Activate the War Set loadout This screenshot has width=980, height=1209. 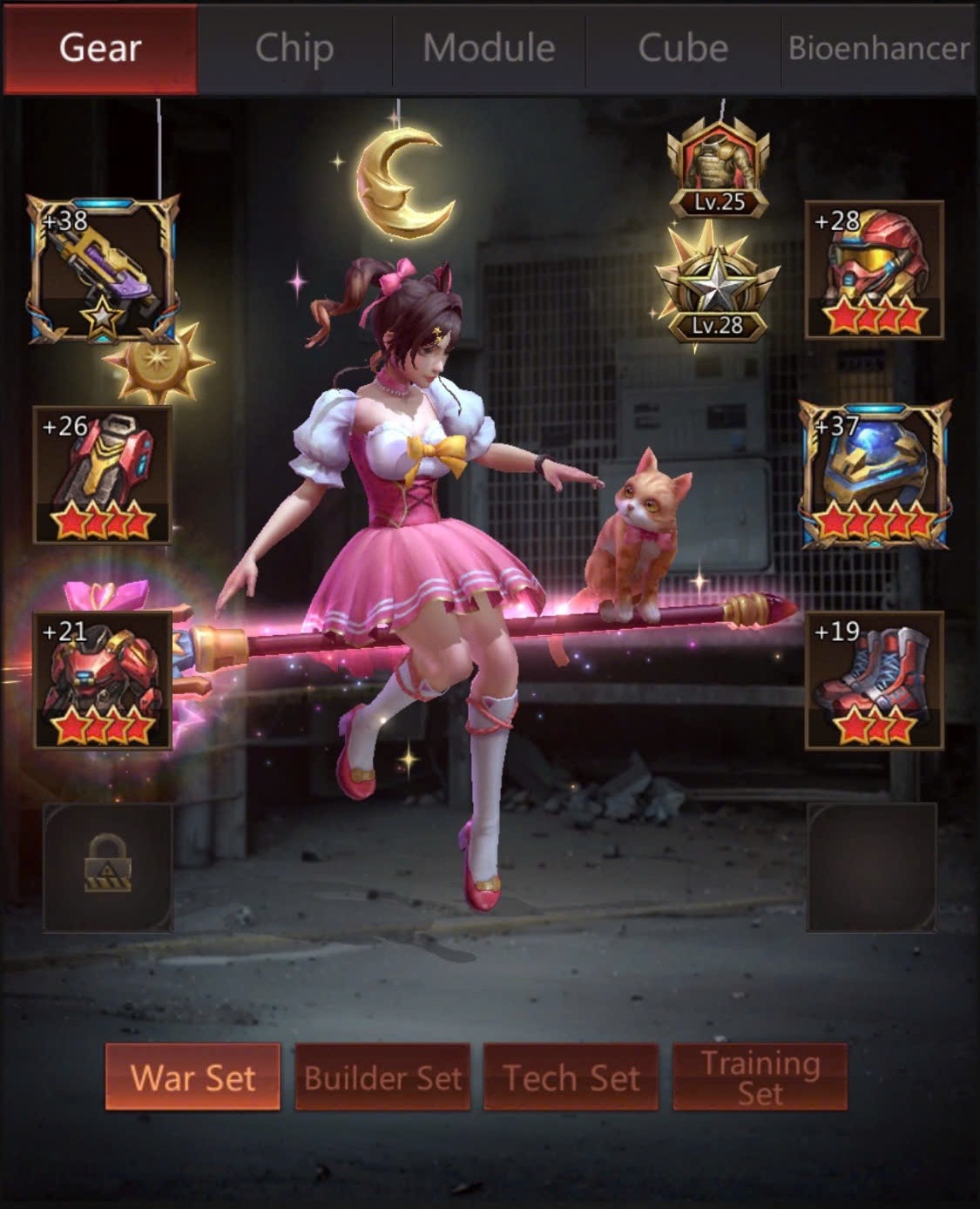coord(193,1077)
